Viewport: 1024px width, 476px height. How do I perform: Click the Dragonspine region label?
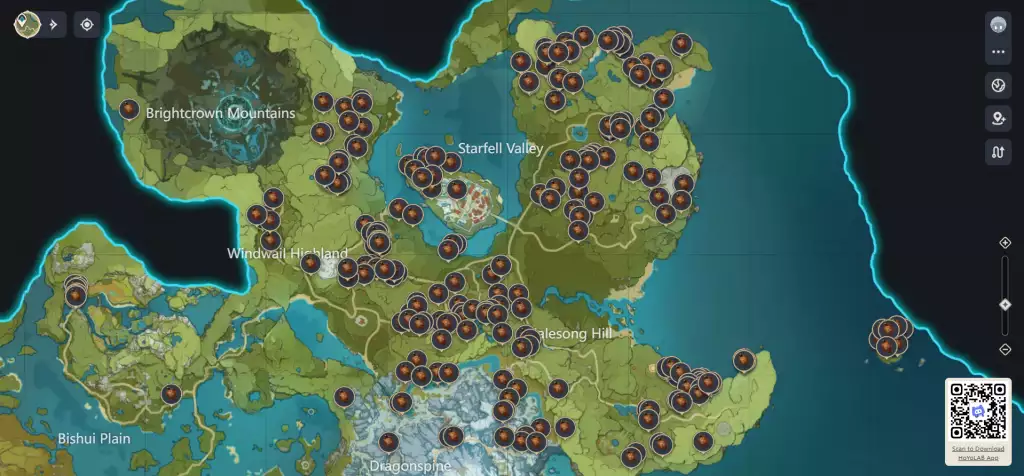405,466
